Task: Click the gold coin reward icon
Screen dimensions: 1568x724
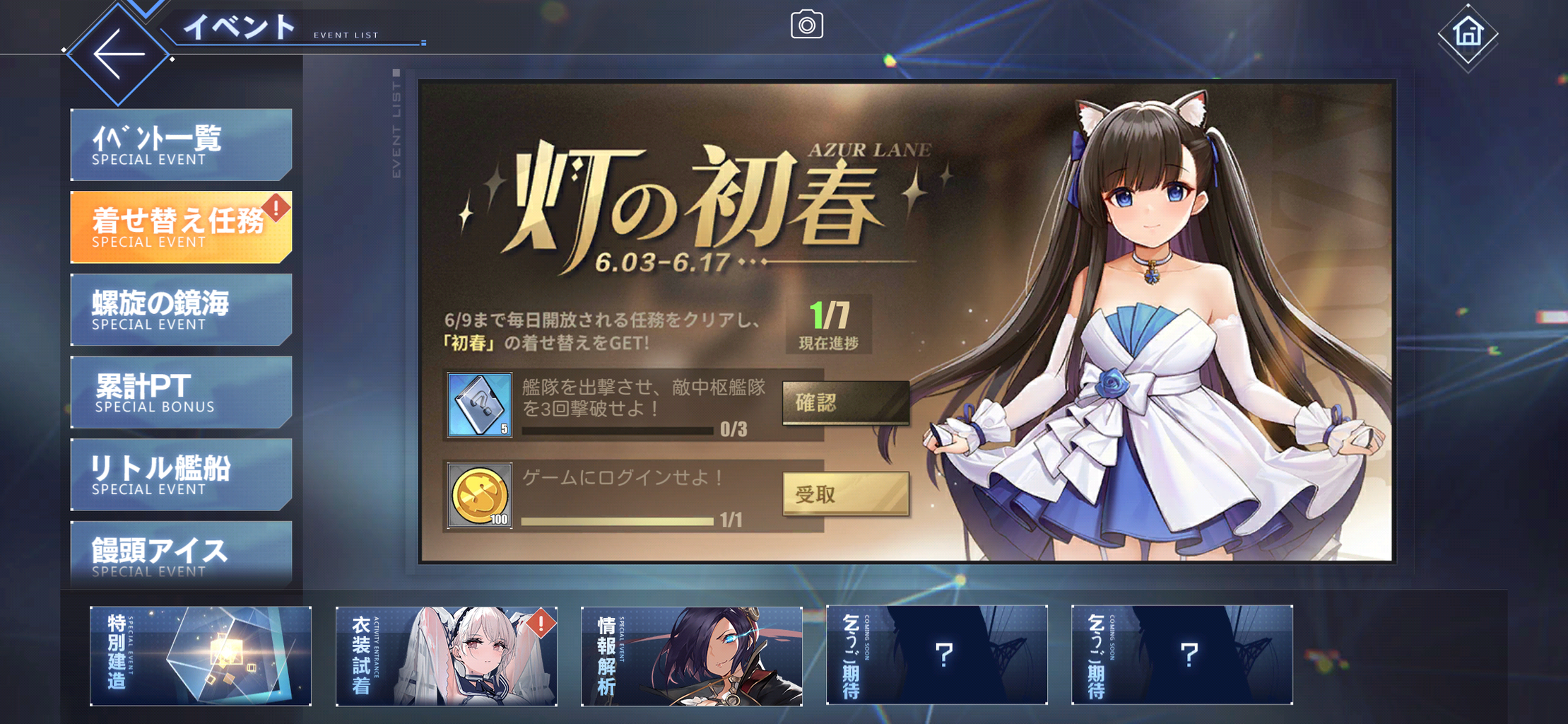Action: pos(479,495)
